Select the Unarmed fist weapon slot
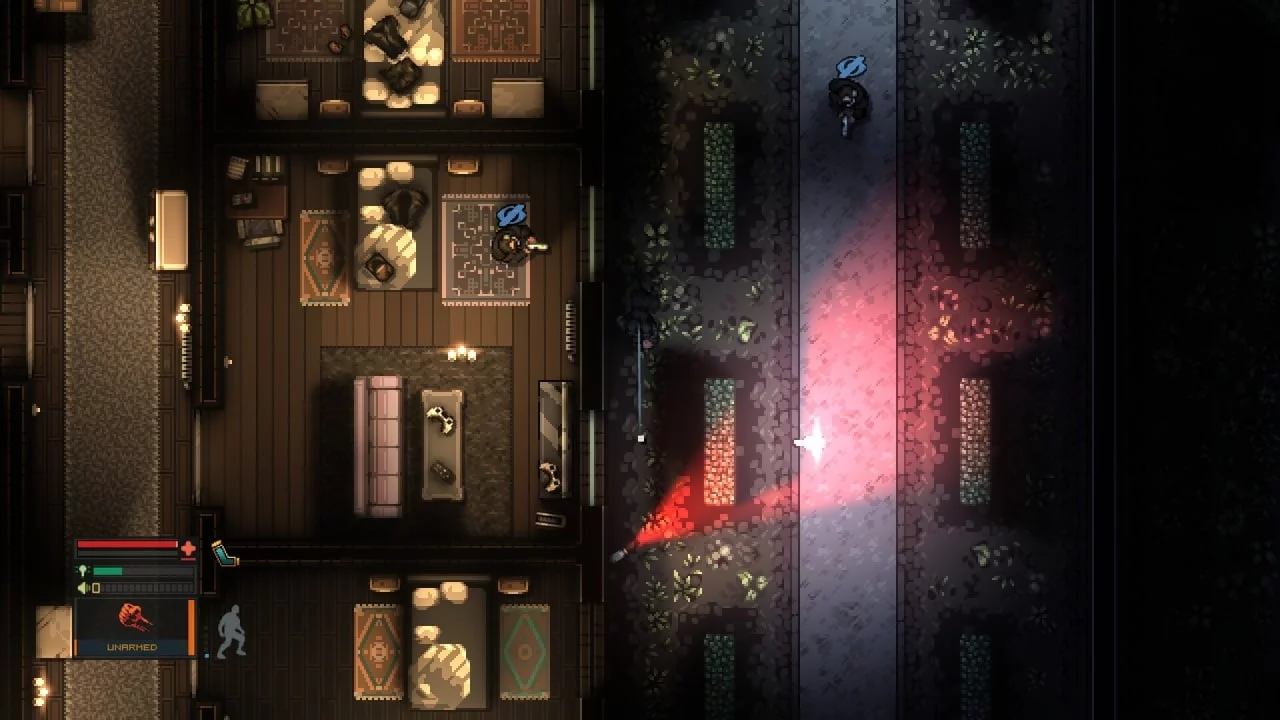The height and width of the screenshot is (720, 1280). [x=132, y=627]
